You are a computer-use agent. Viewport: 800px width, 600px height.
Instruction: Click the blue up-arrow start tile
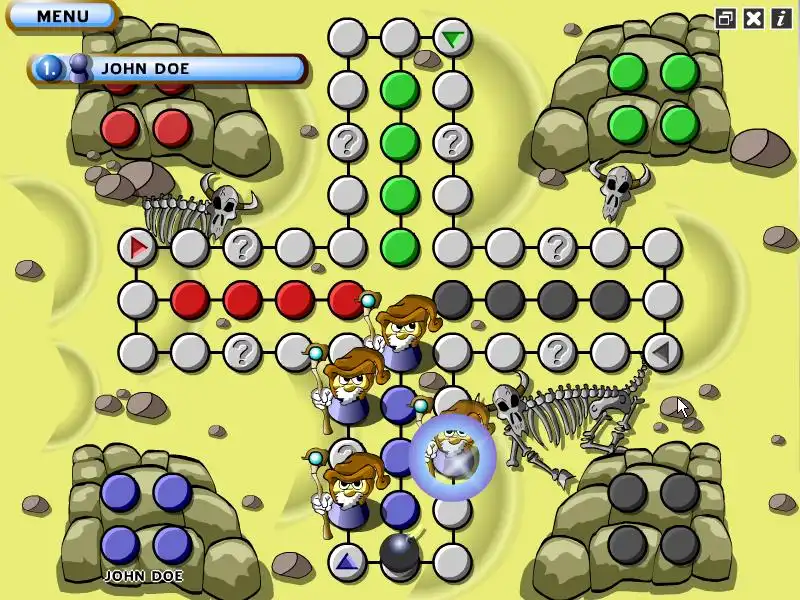[x=347, y=561]
